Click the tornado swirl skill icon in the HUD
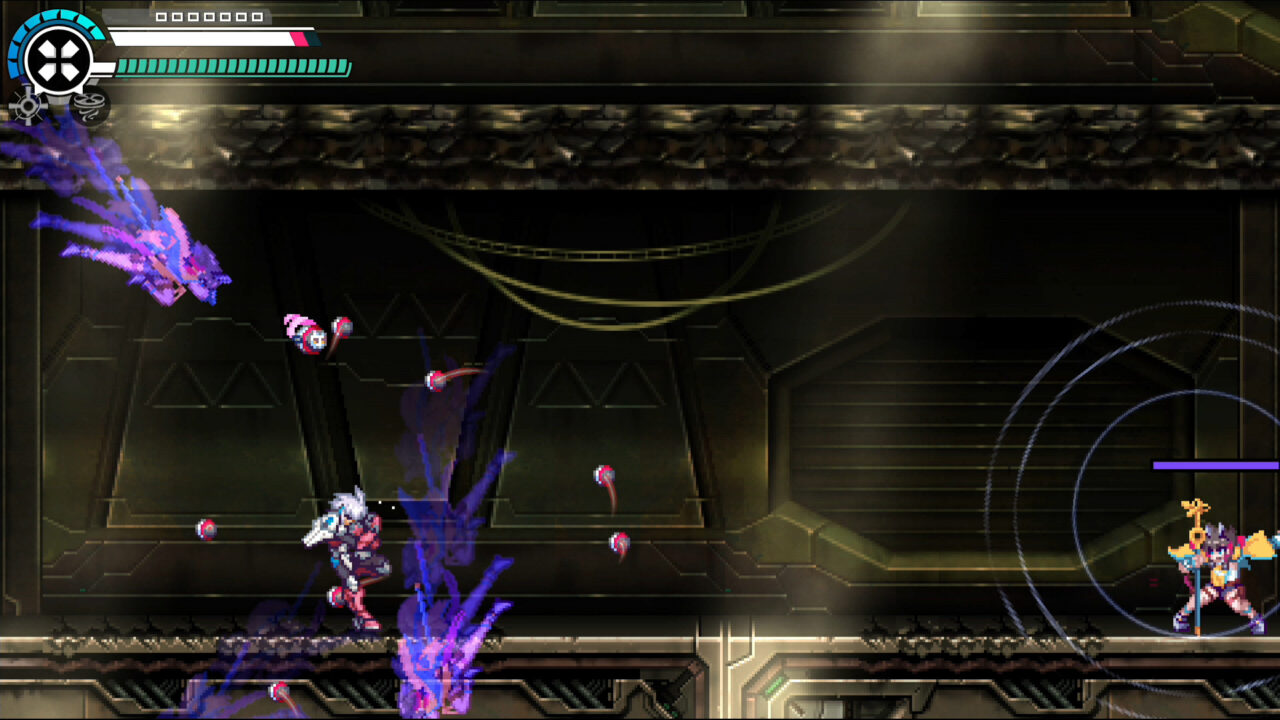This screenshot has height=720, width=1280. tap(88, 105)
